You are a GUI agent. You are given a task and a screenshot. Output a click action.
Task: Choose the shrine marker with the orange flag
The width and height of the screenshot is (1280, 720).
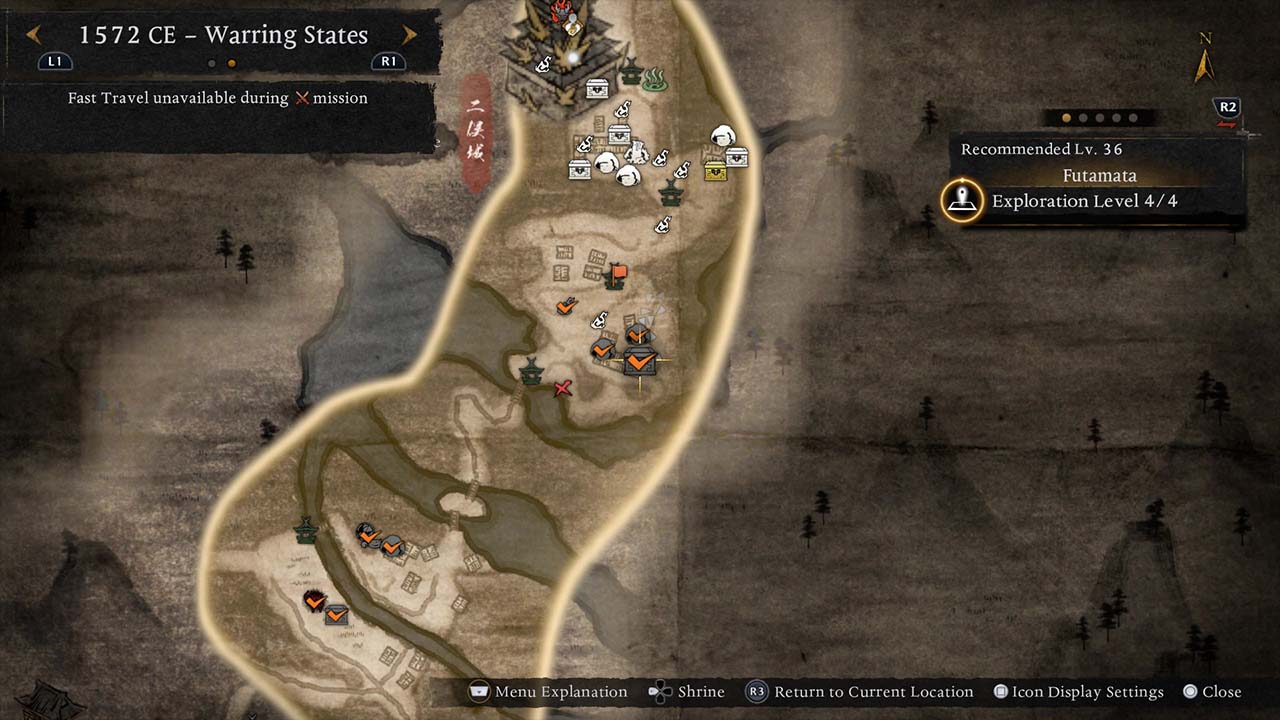615,276
